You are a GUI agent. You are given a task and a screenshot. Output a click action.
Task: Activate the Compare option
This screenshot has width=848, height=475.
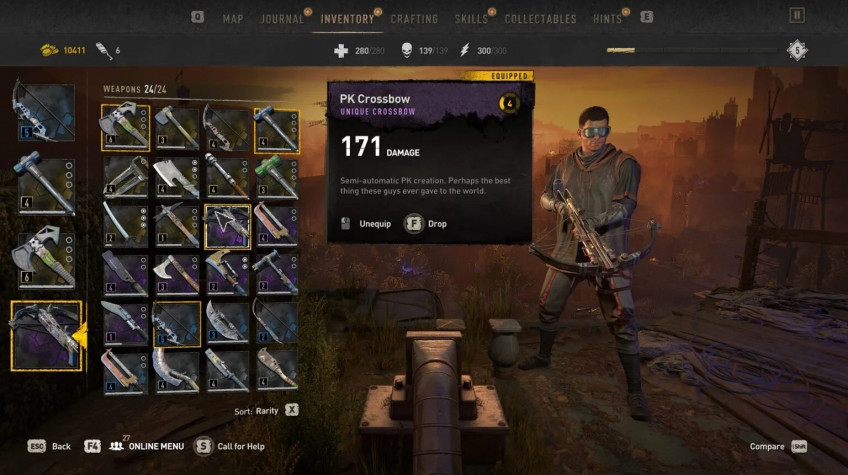coord(770,447)
